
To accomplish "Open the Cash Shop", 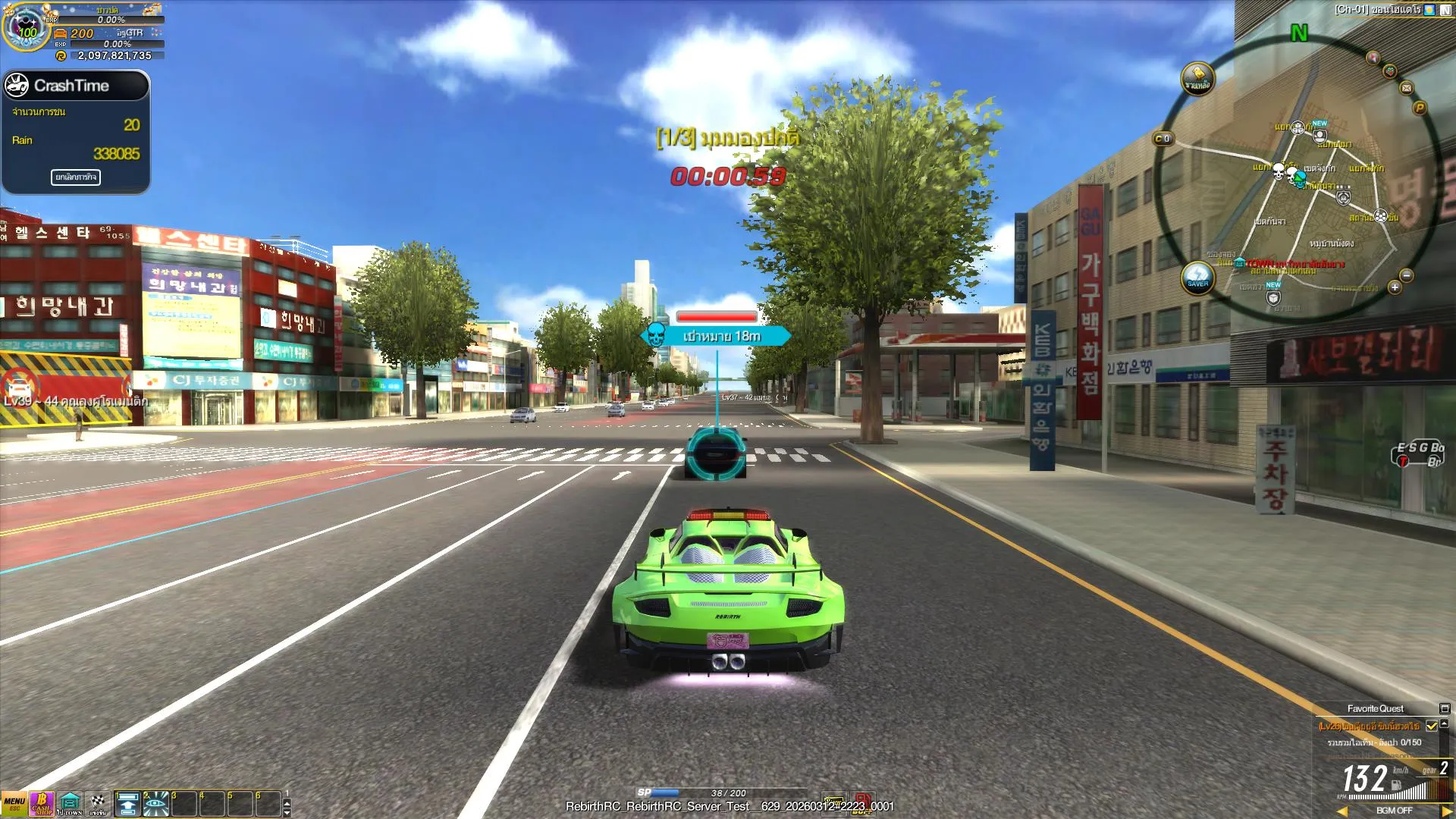I will click(42, 804).
